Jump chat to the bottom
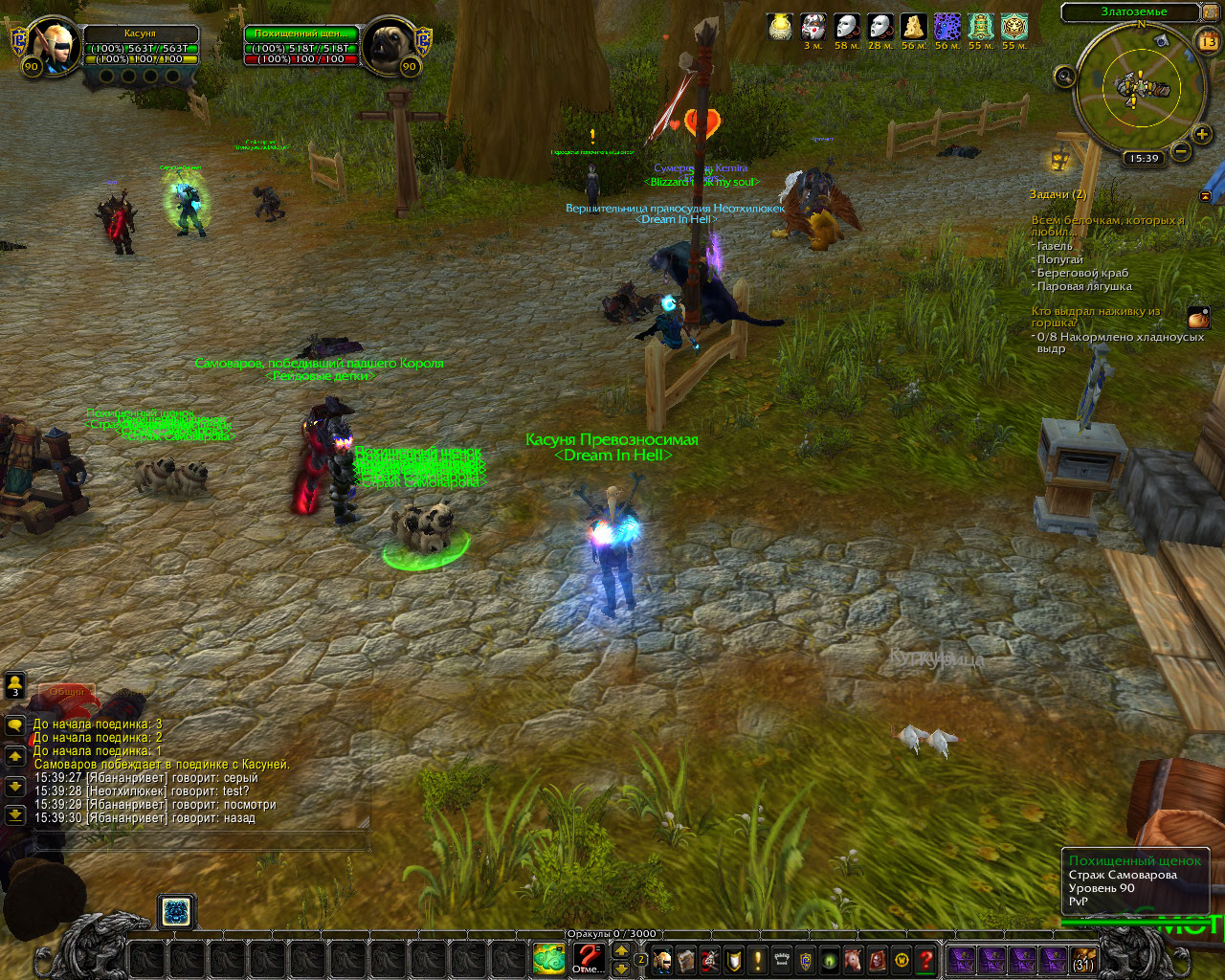 tap(15, 814)
